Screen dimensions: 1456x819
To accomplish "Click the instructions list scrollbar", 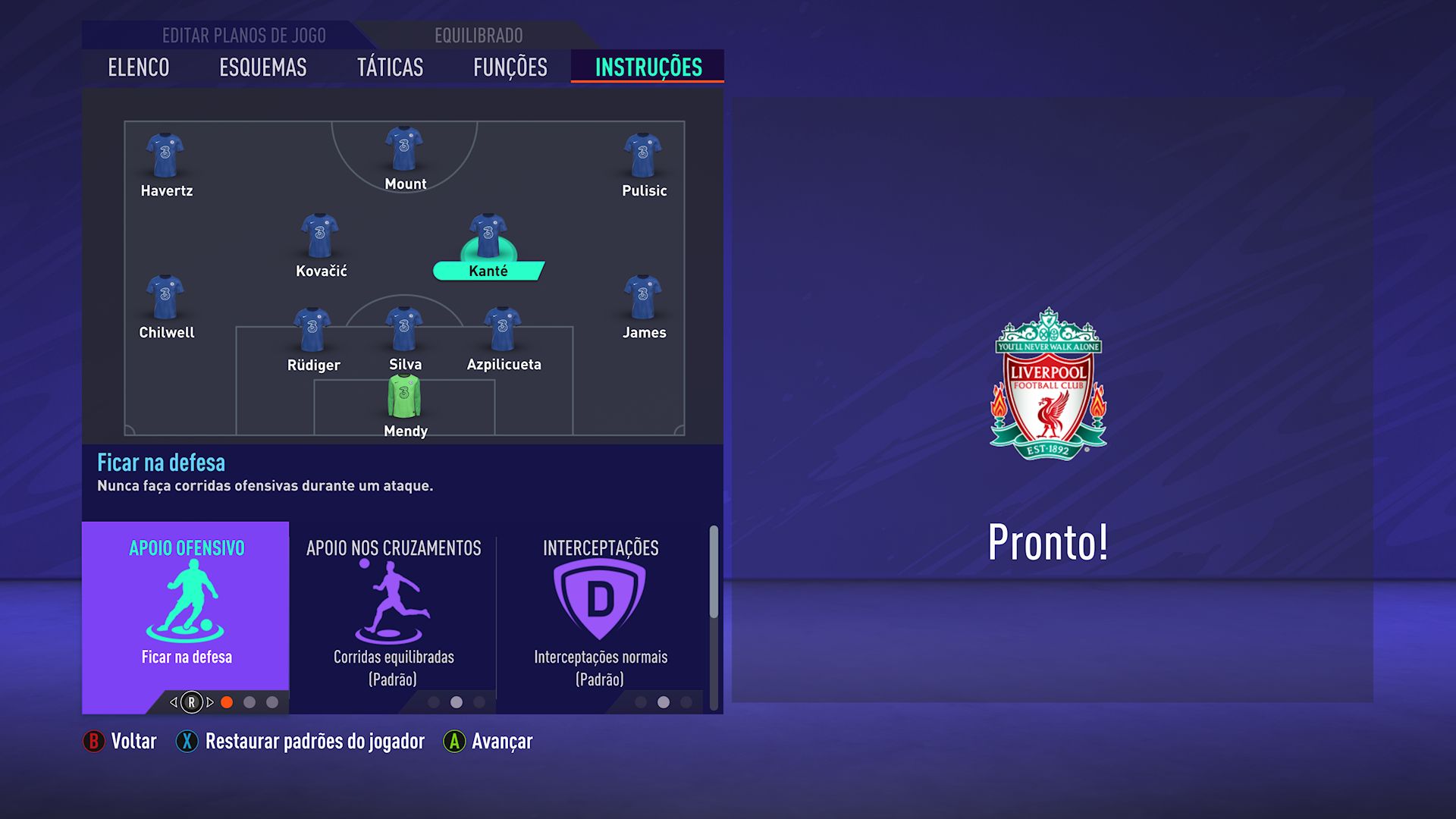I will [714, 573].
